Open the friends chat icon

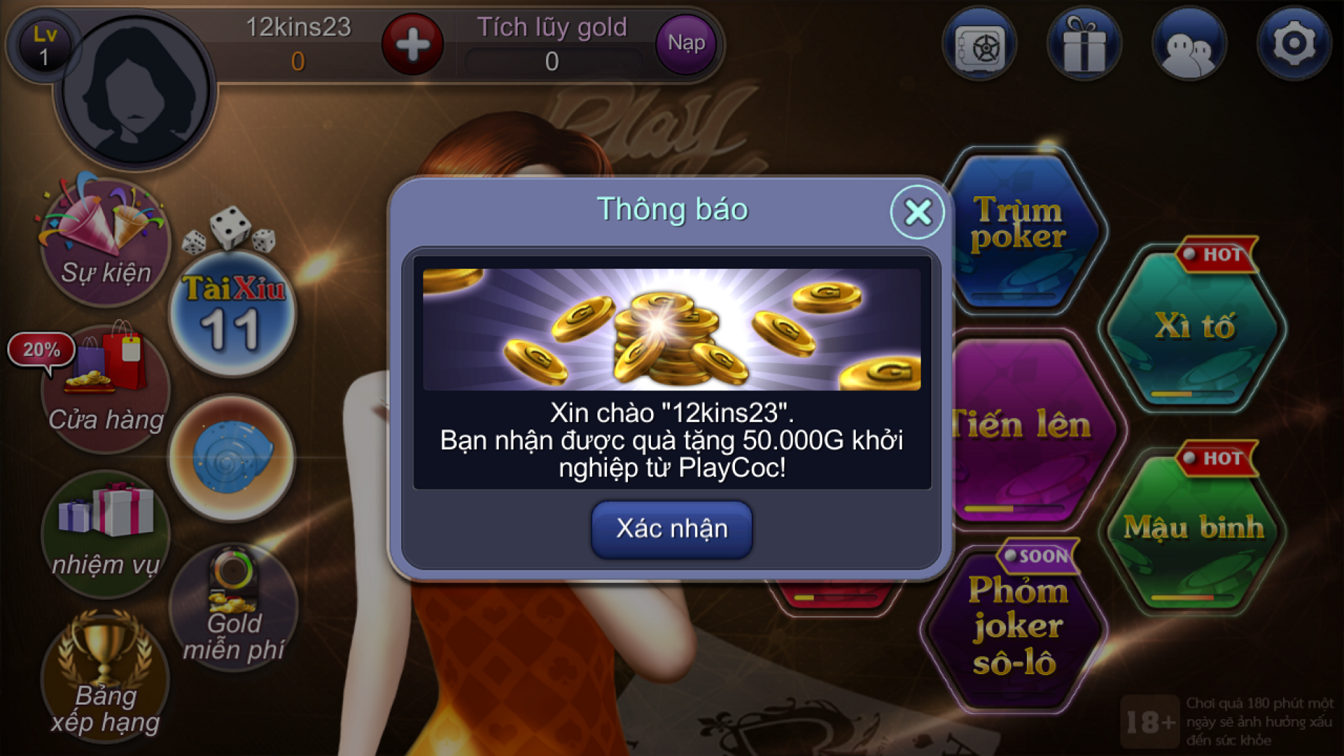tap(1190, 42)
